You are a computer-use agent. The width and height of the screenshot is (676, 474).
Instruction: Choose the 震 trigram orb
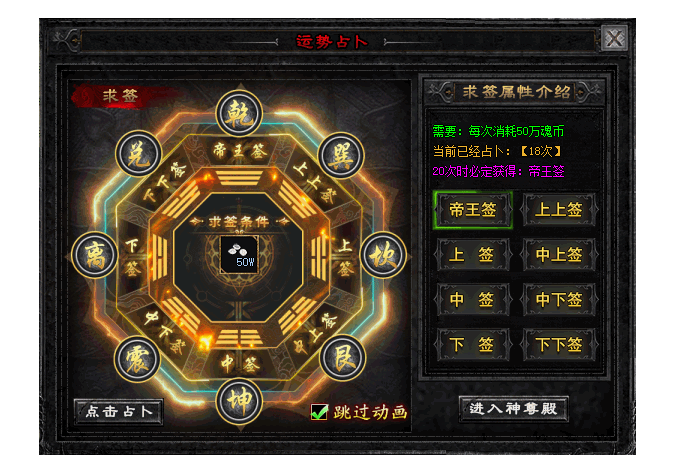point(137,357)
